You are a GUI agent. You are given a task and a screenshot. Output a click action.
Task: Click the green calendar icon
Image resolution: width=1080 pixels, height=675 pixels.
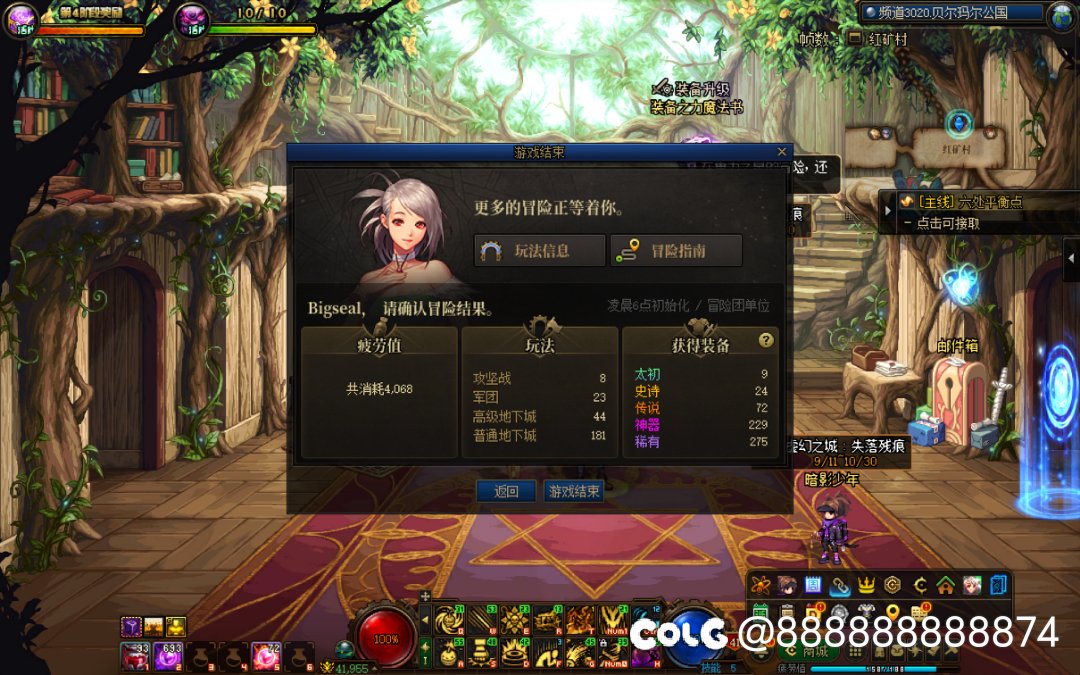click(x=760, y=611)
